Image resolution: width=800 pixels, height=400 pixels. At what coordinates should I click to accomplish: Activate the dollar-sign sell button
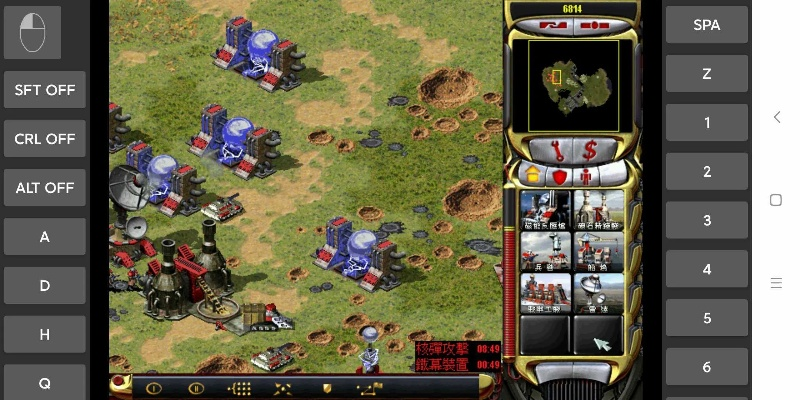(x=590, y=150)
